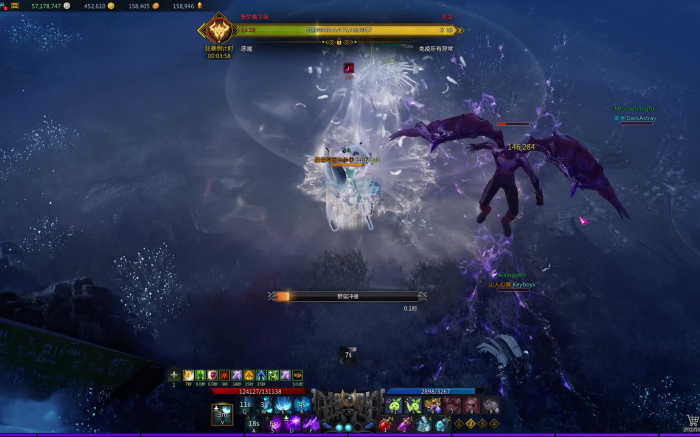
Task: Use the A skill with 18s cooldown
Action: [254, 424]
